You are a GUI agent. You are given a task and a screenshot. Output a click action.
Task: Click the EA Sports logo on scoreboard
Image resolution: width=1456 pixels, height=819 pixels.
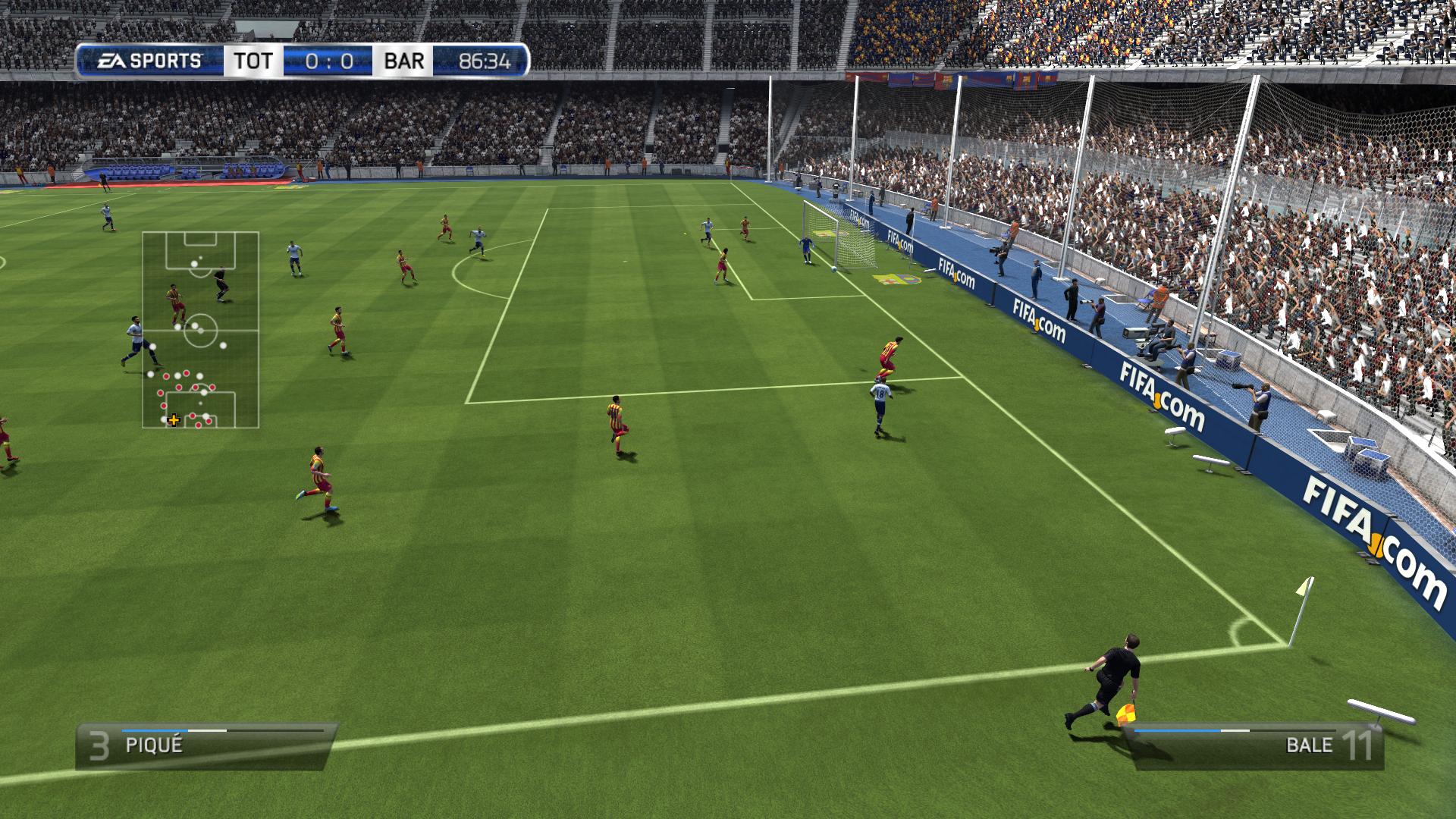150,61
